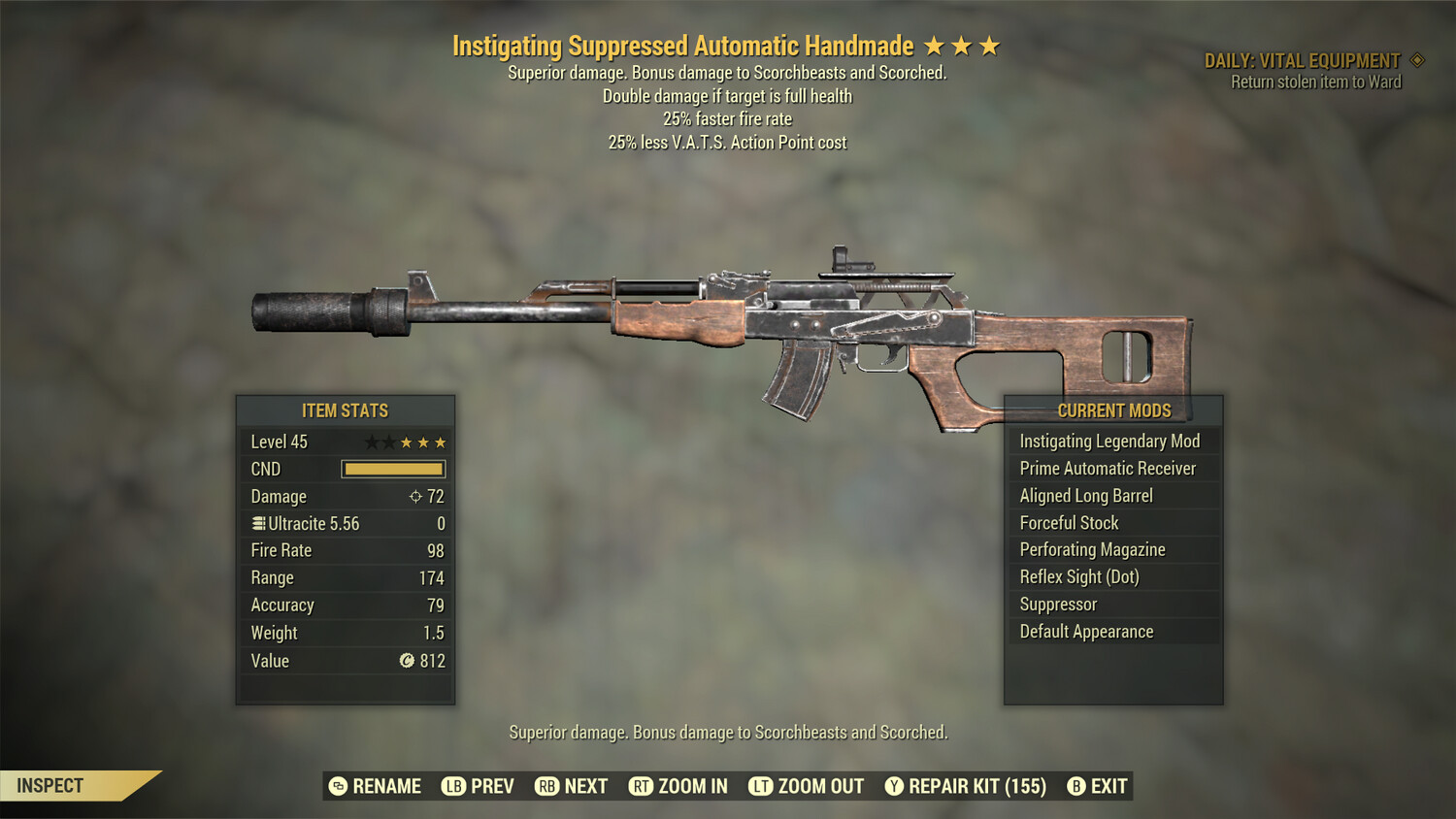1456x819 pixels.
Task: Choose the Suppressor mod entry
Action: (x=1058, y=605)
